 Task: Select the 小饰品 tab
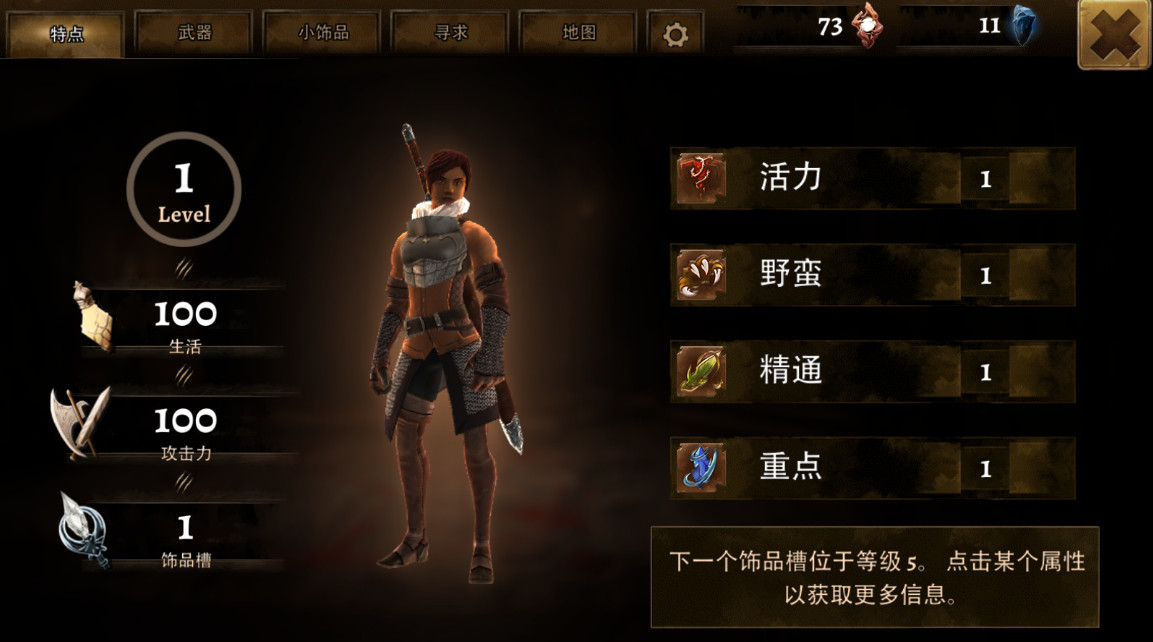pyautogui.click(x=323, y=33)
